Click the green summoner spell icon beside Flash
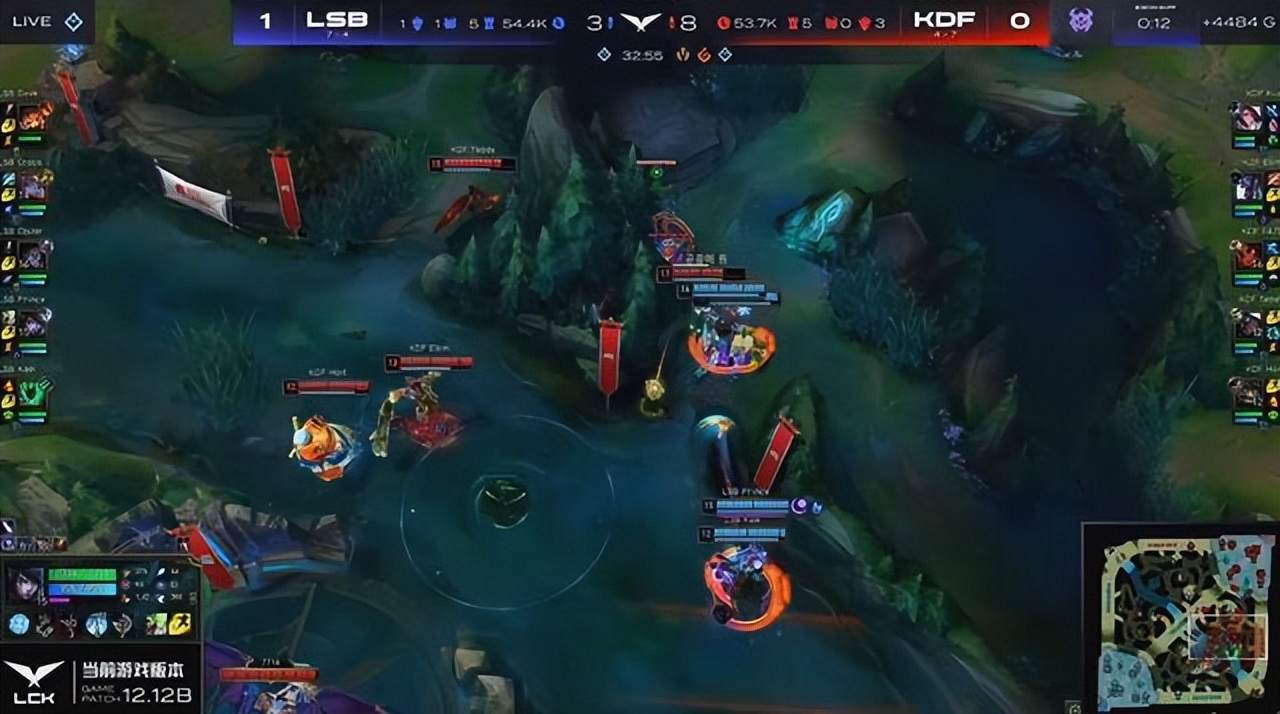 156,625
